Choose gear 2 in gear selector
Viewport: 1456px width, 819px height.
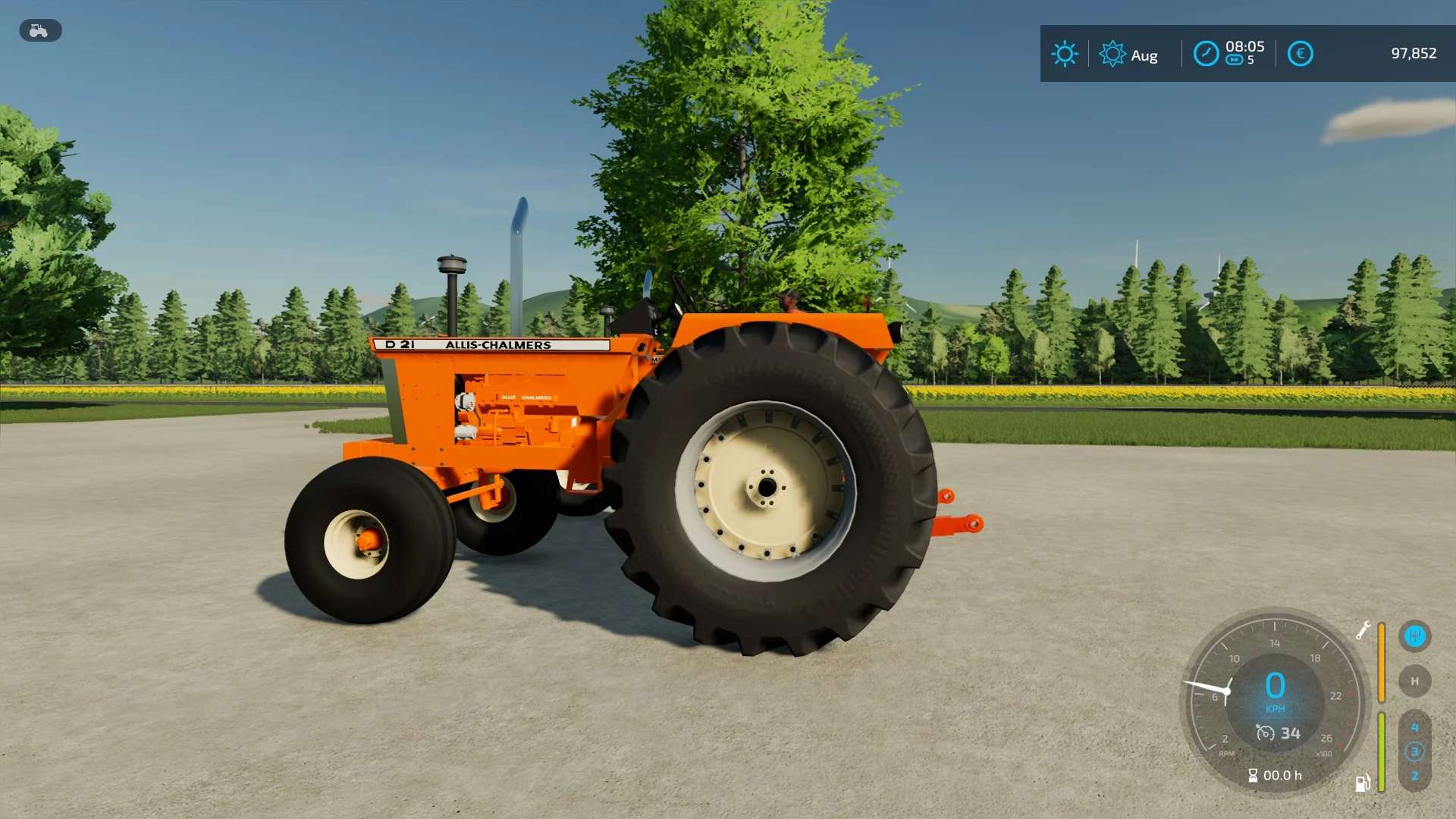1414,776
